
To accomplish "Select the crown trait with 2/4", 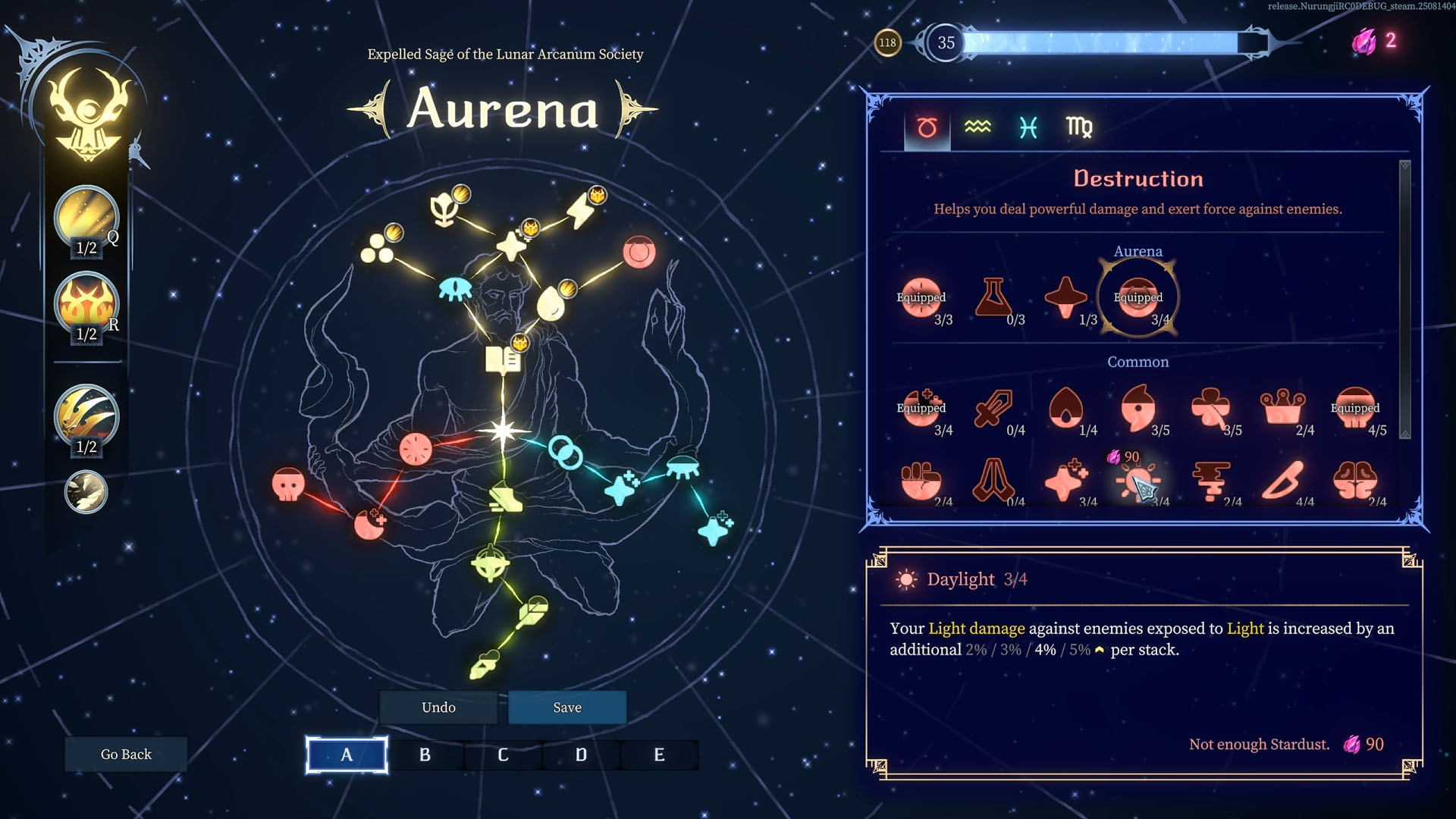I will (x=1282, y=408).
